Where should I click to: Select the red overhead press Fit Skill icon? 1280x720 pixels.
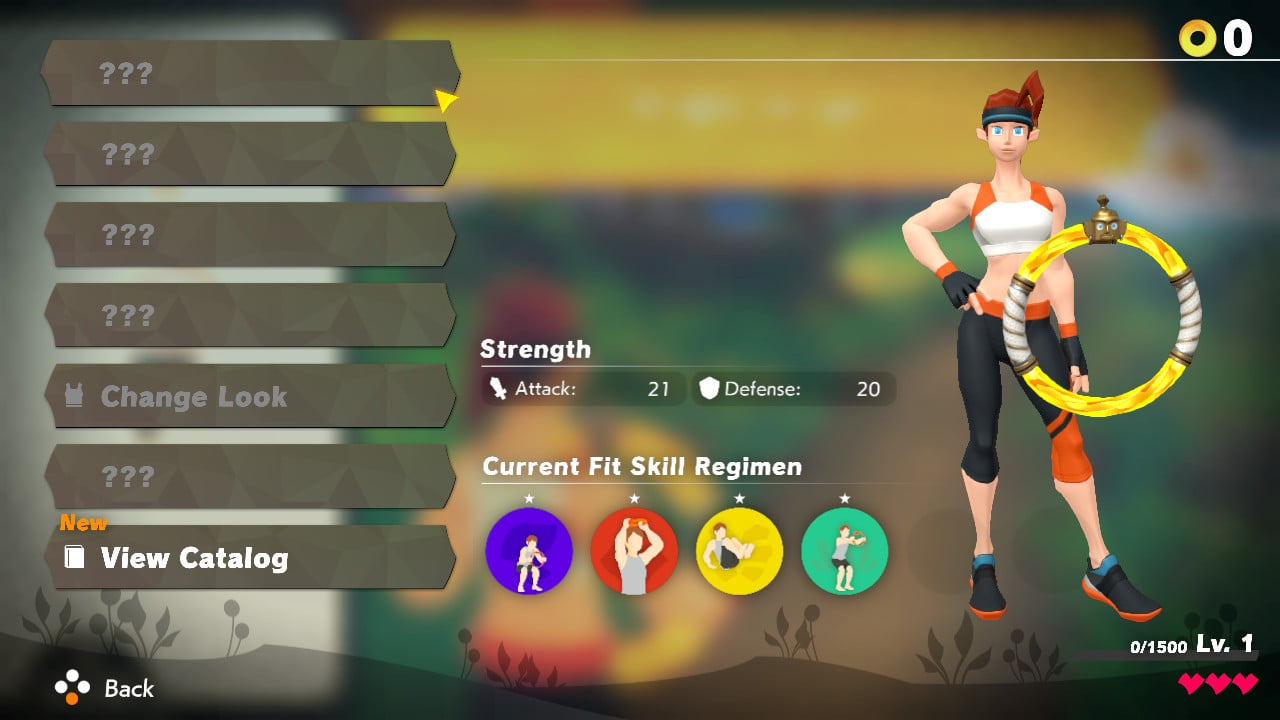point(636,551)
